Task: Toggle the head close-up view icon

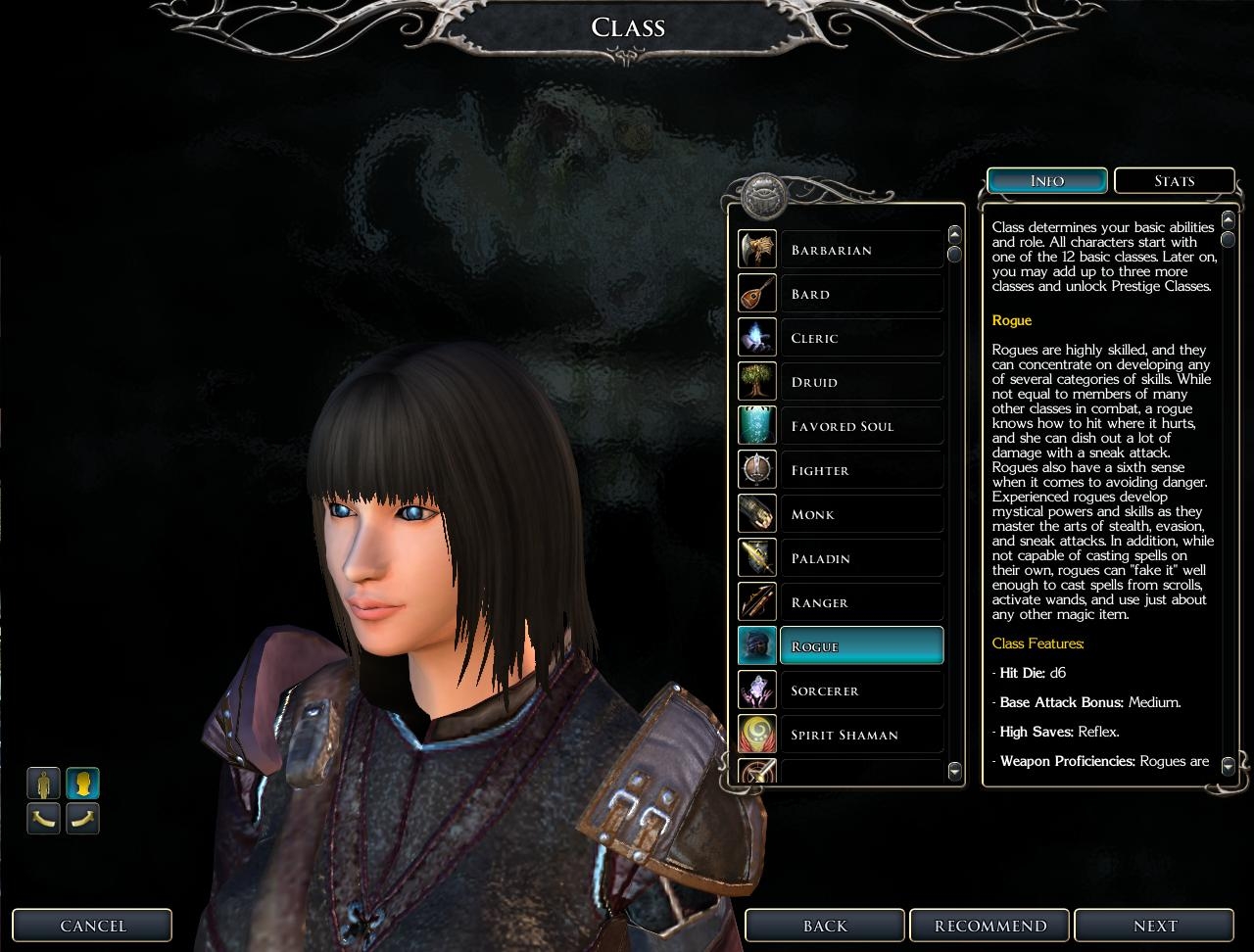Action: [x=82, y=784]
